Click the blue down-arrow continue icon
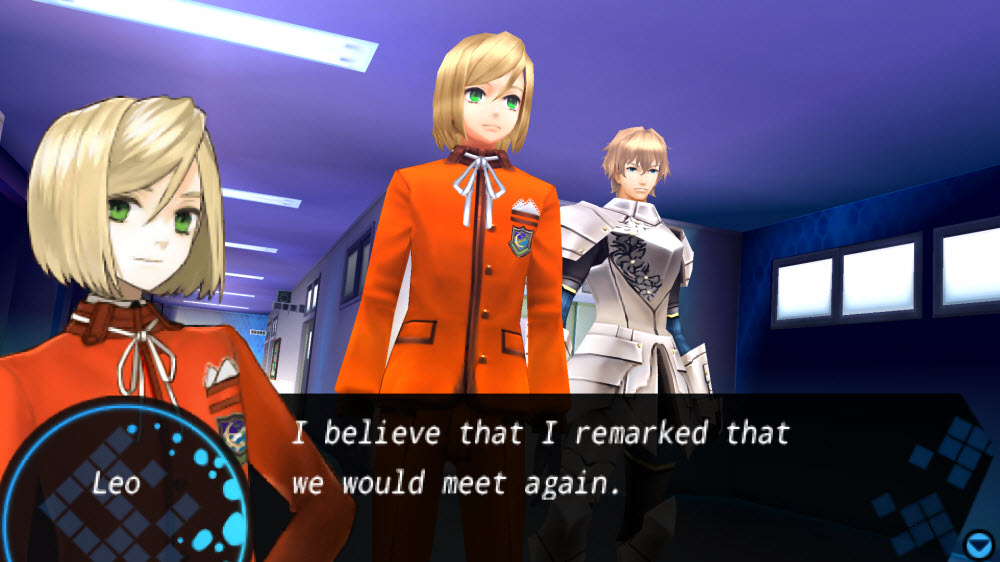The image size is (1000, 562). (x=979, y=544)
